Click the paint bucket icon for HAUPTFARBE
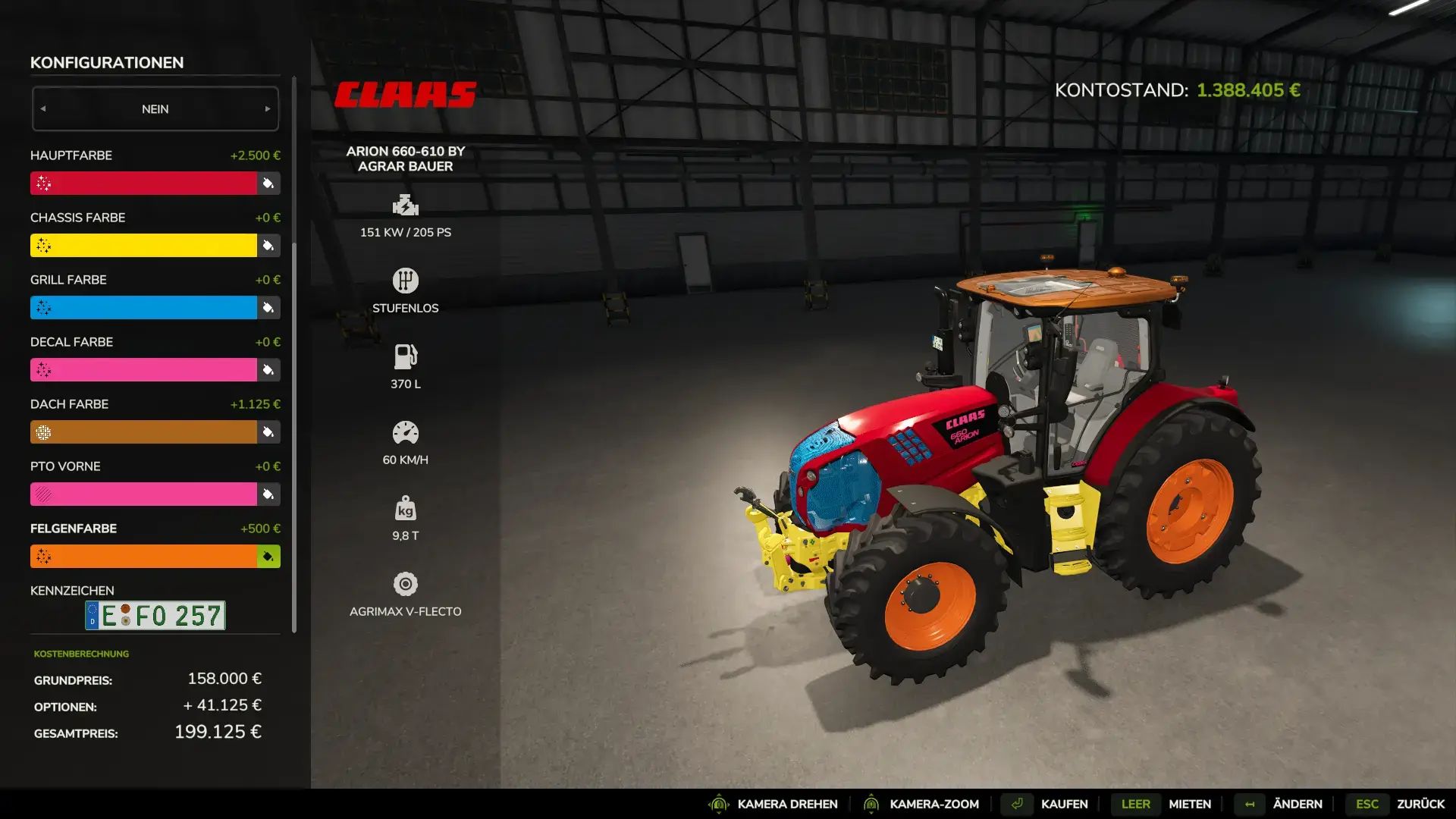The height and width of the screenshot is (819, 1456). [x=267, y=183]
